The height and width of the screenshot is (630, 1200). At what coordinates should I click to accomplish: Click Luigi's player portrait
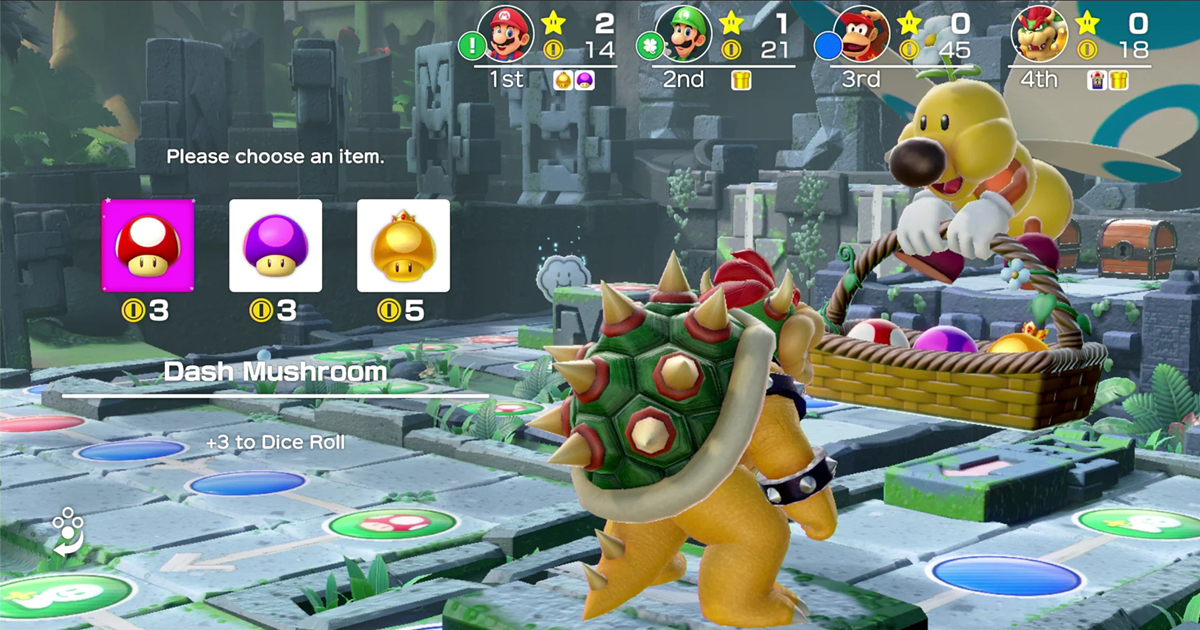pos(685,34)
